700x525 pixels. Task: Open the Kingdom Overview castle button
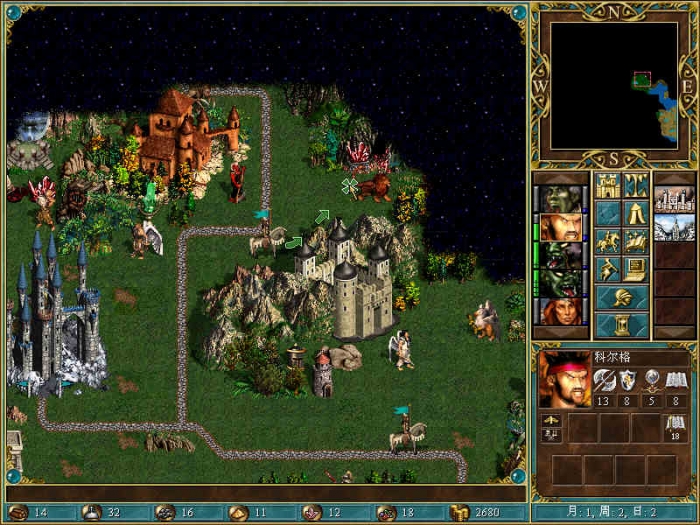click(608, 185)
